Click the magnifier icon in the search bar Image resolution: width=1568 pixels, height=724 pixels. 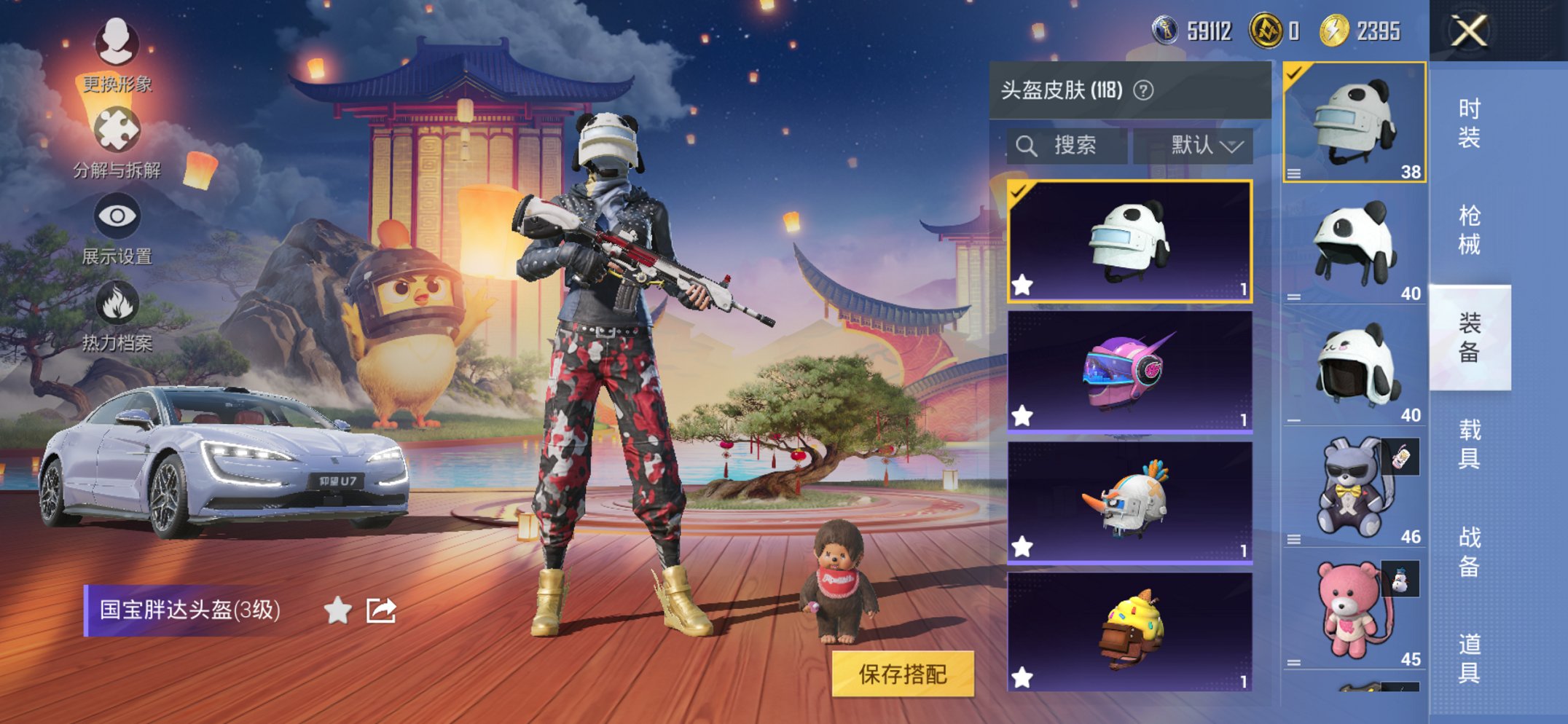pyautogui.click(x=1029, y=145)
